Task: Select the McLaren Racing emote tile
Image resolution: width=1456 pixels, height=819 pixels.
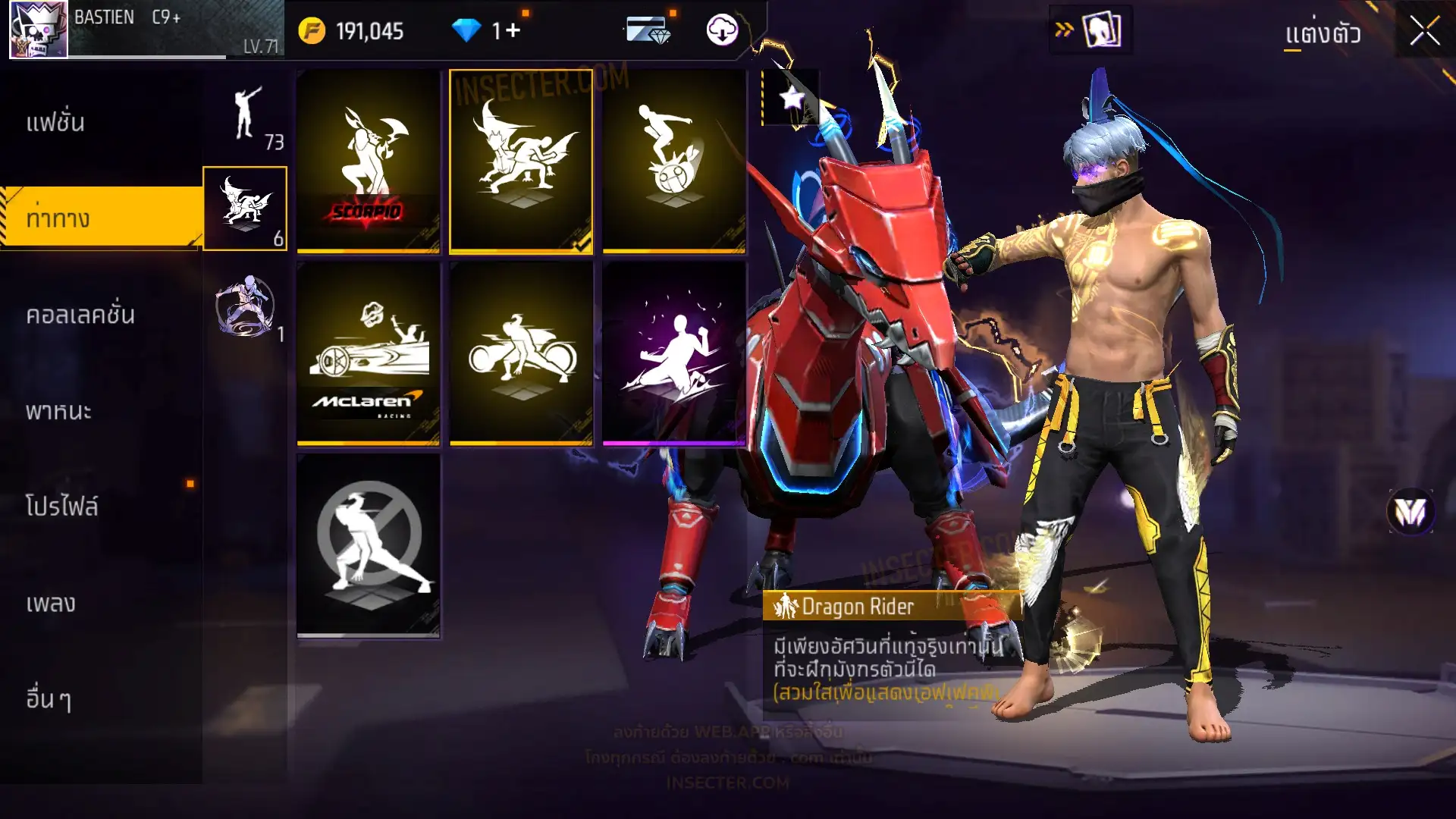Action: tap(369, 353)
